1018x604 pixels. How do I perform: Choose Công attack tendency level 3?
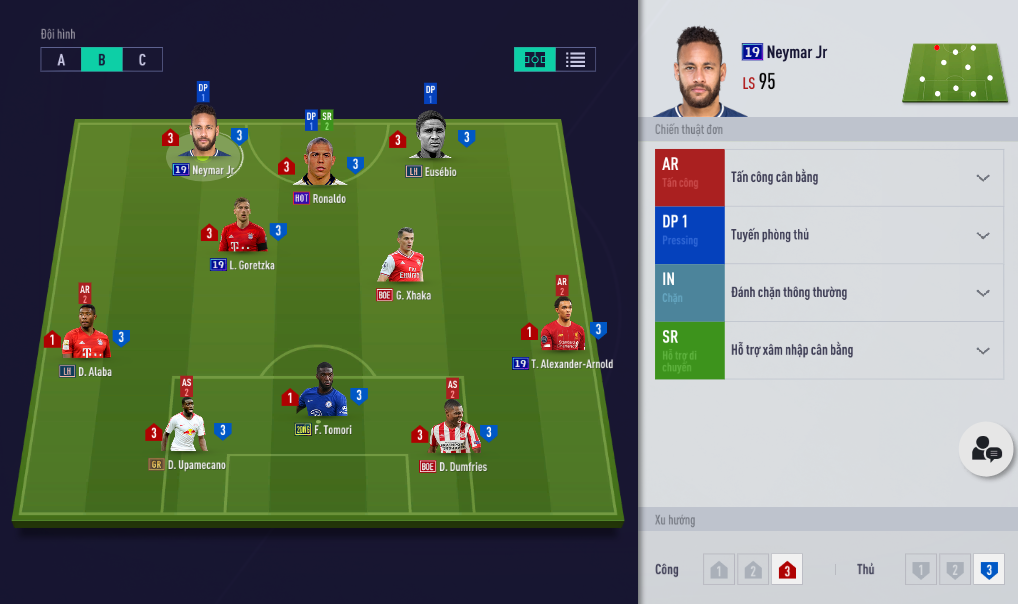786,570
